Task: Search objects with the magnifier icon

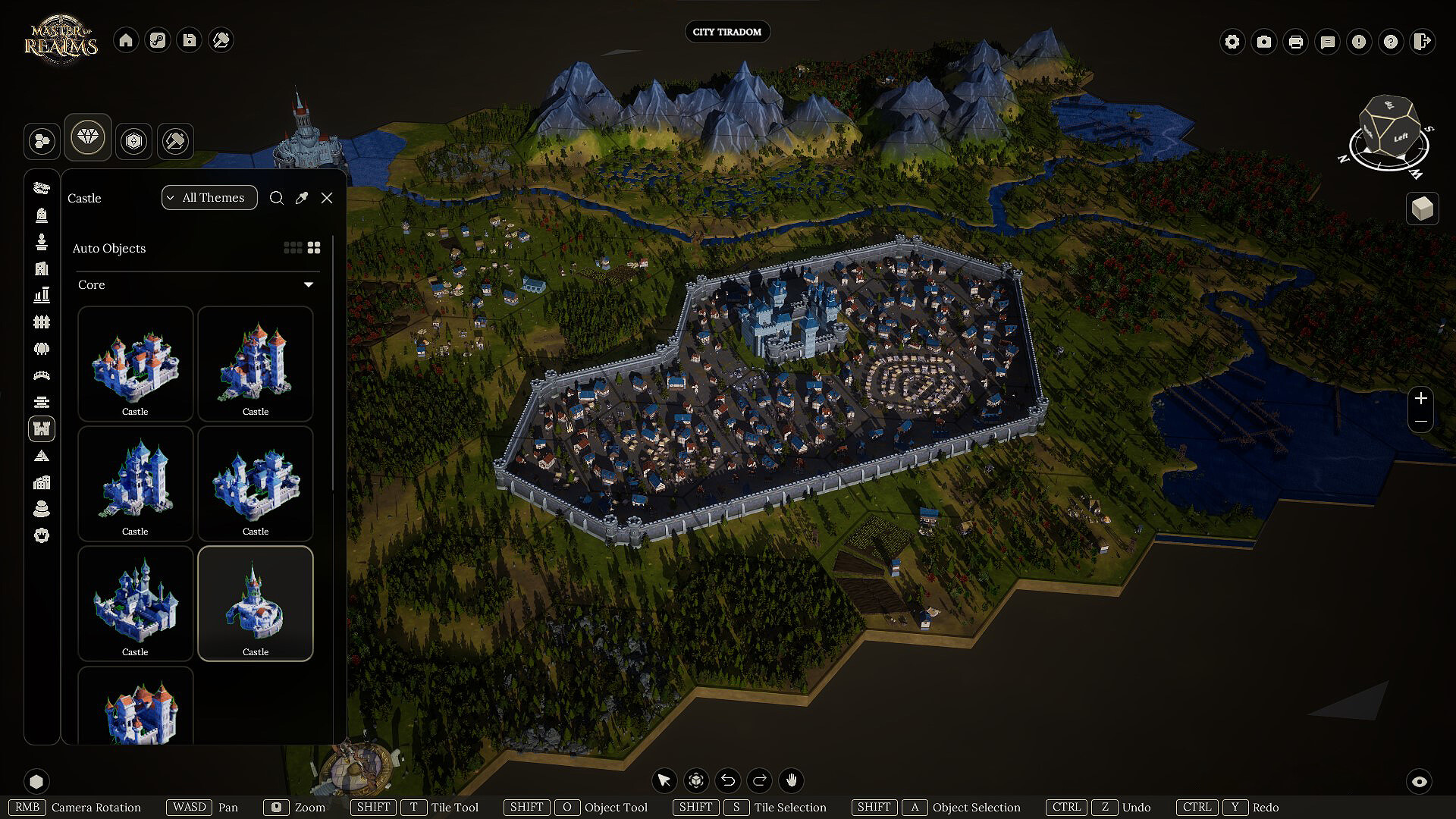Action: tap(277, 198)
